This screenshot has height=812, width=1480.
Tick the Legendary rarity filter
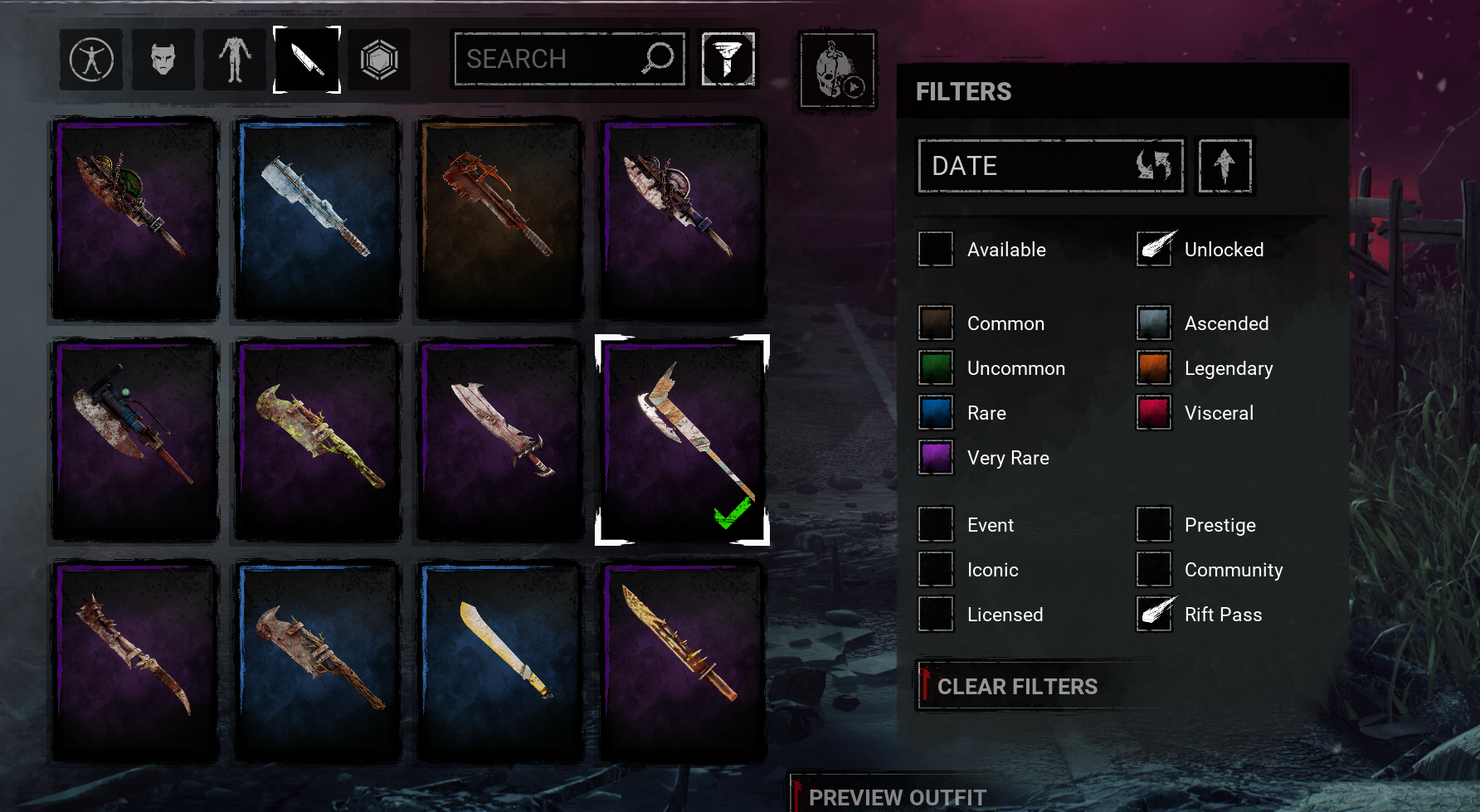pos(1154,368)
